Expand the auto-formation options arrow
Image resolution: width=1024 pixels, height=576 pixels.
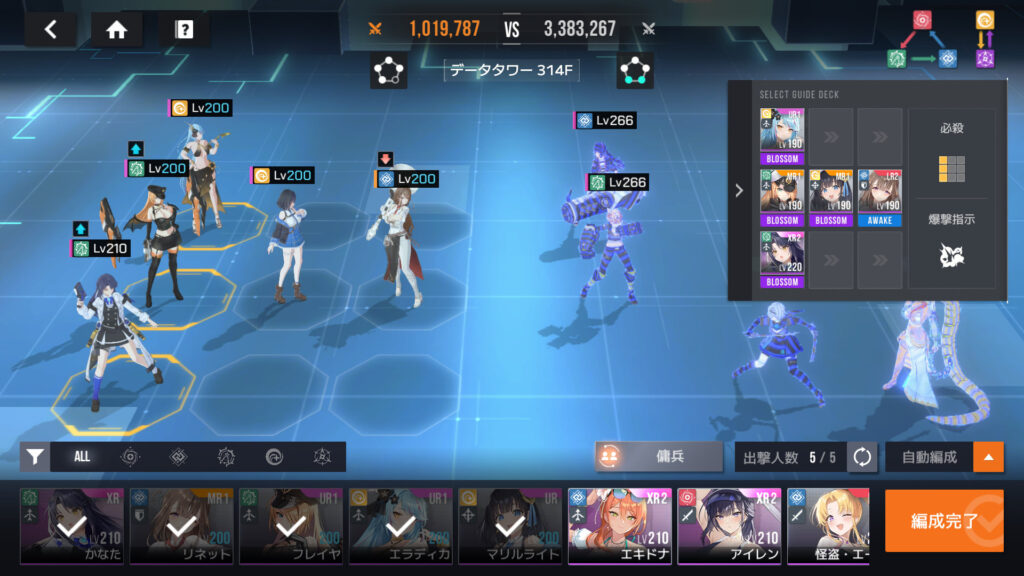tap(989, 457)
